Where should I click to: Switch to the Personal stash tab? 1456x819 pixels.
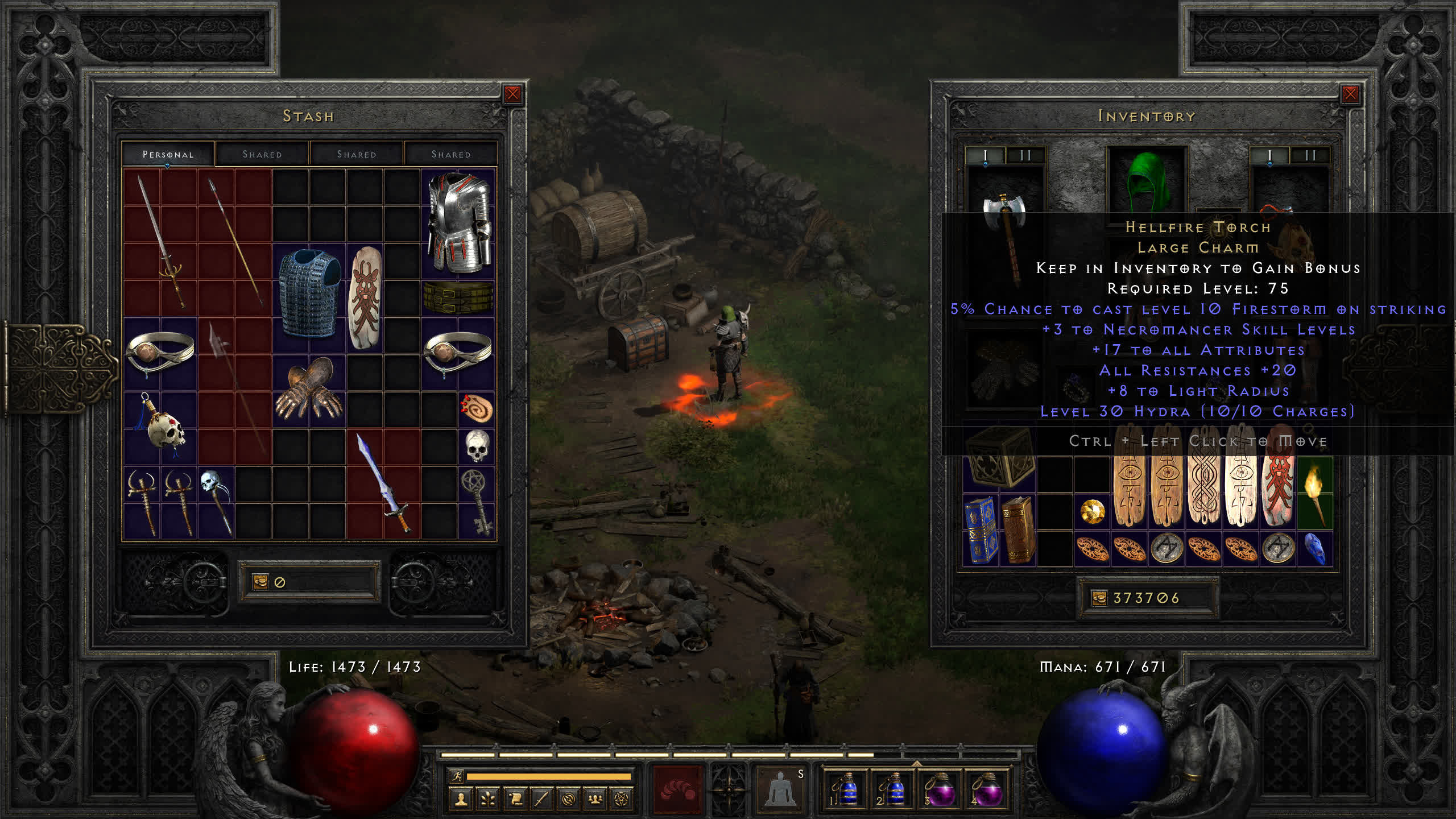coord(168,154)
